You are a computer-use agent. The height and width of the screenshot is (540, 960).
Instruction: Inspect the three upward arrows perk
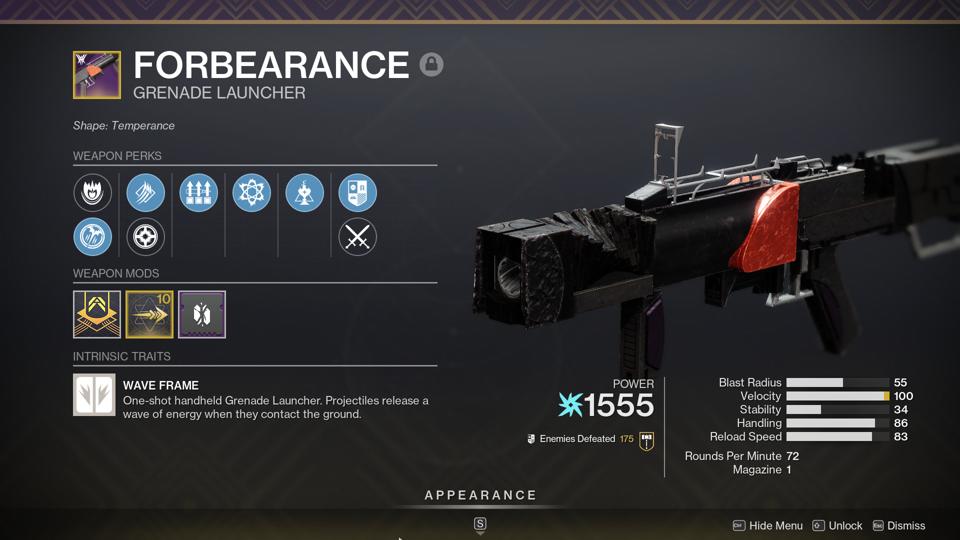pos(198,192)
